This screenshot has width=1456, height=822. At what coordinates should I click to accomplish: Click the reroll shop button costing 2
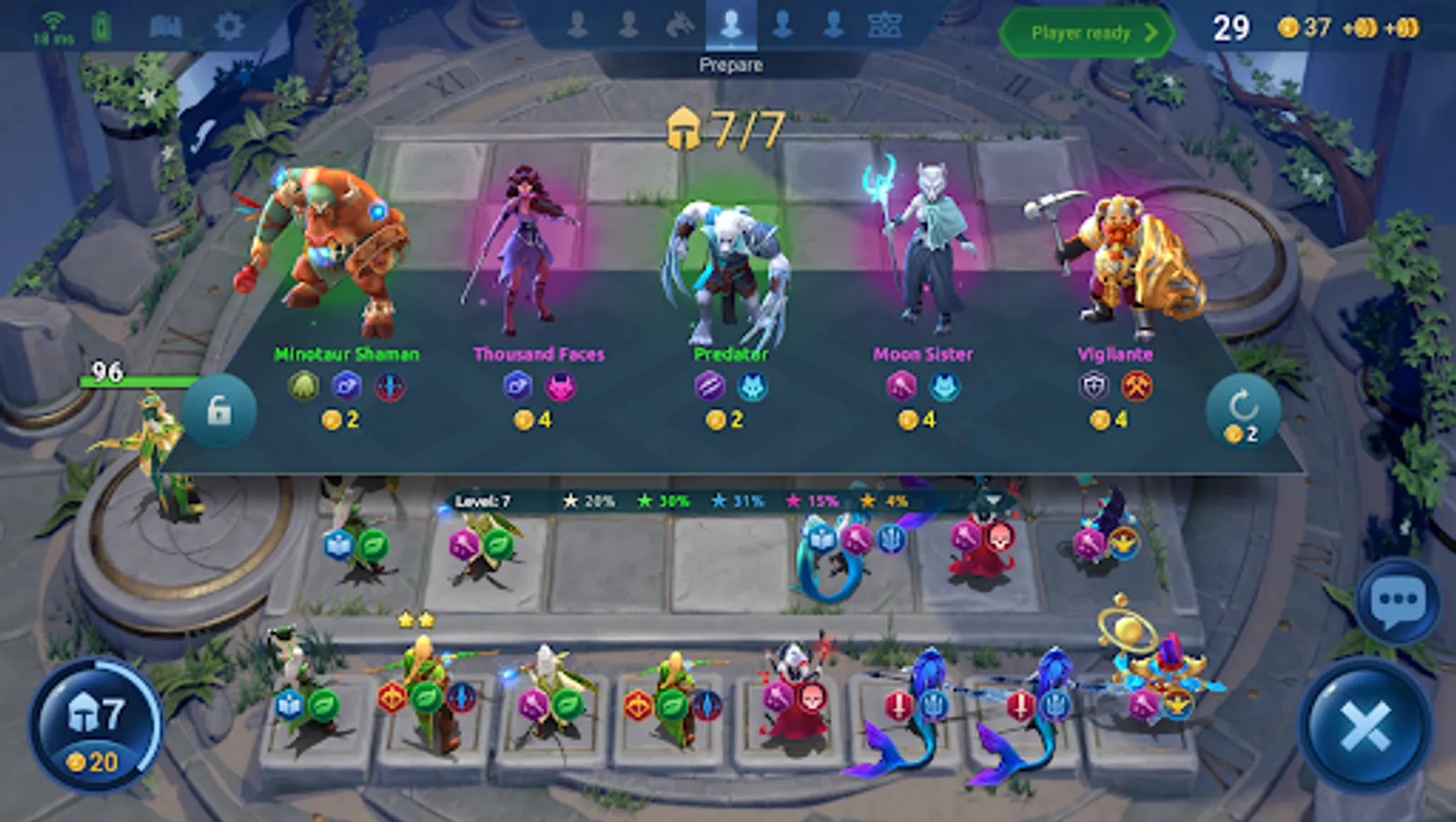point(1242,411)
